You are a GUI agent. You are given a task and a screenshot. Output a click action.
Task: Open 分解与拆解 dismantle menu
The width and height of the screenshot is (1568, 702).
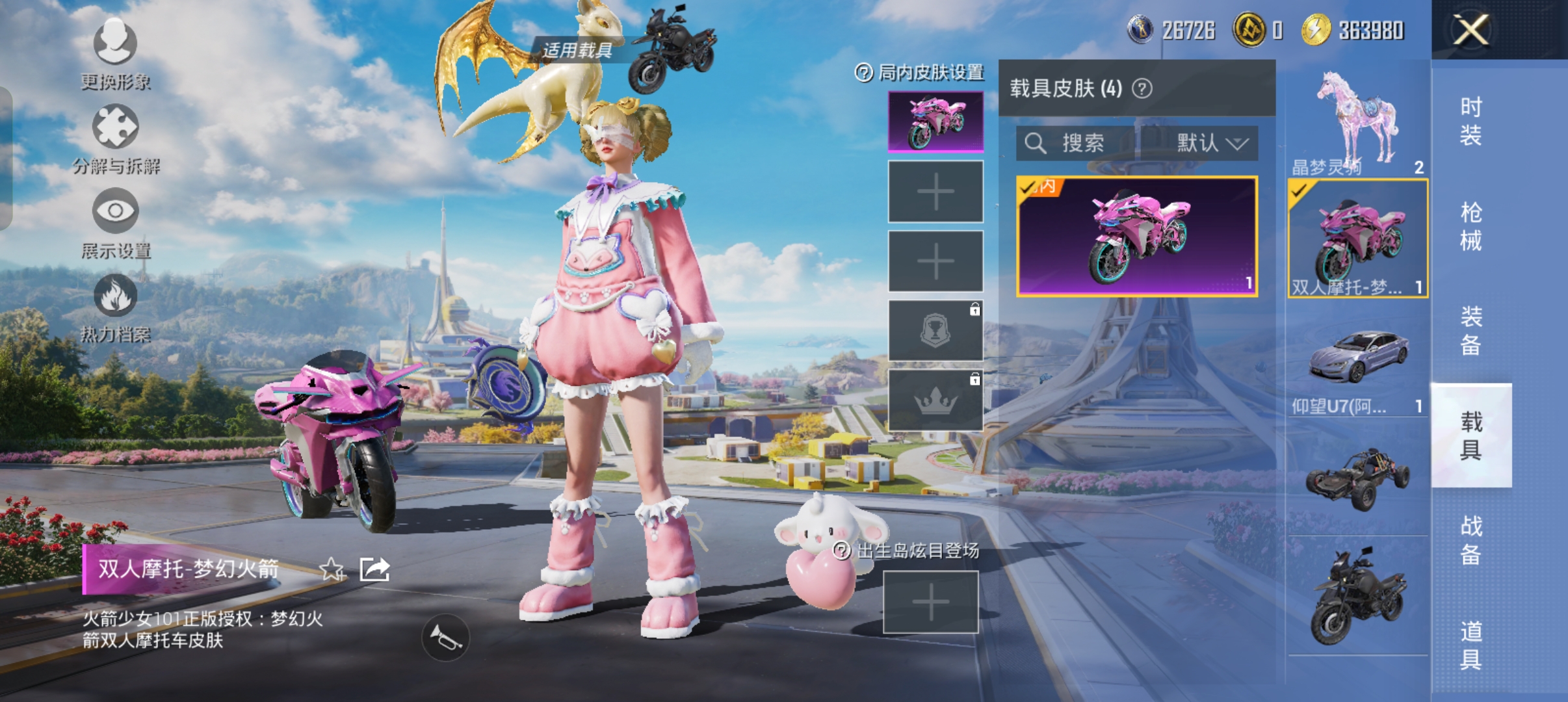tap(116, 136)
